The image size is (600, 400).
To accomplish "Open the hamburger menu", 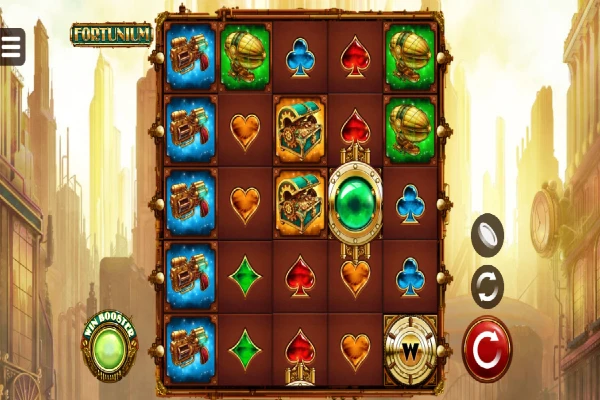I will pyautogui.click(x=12, y=45).
